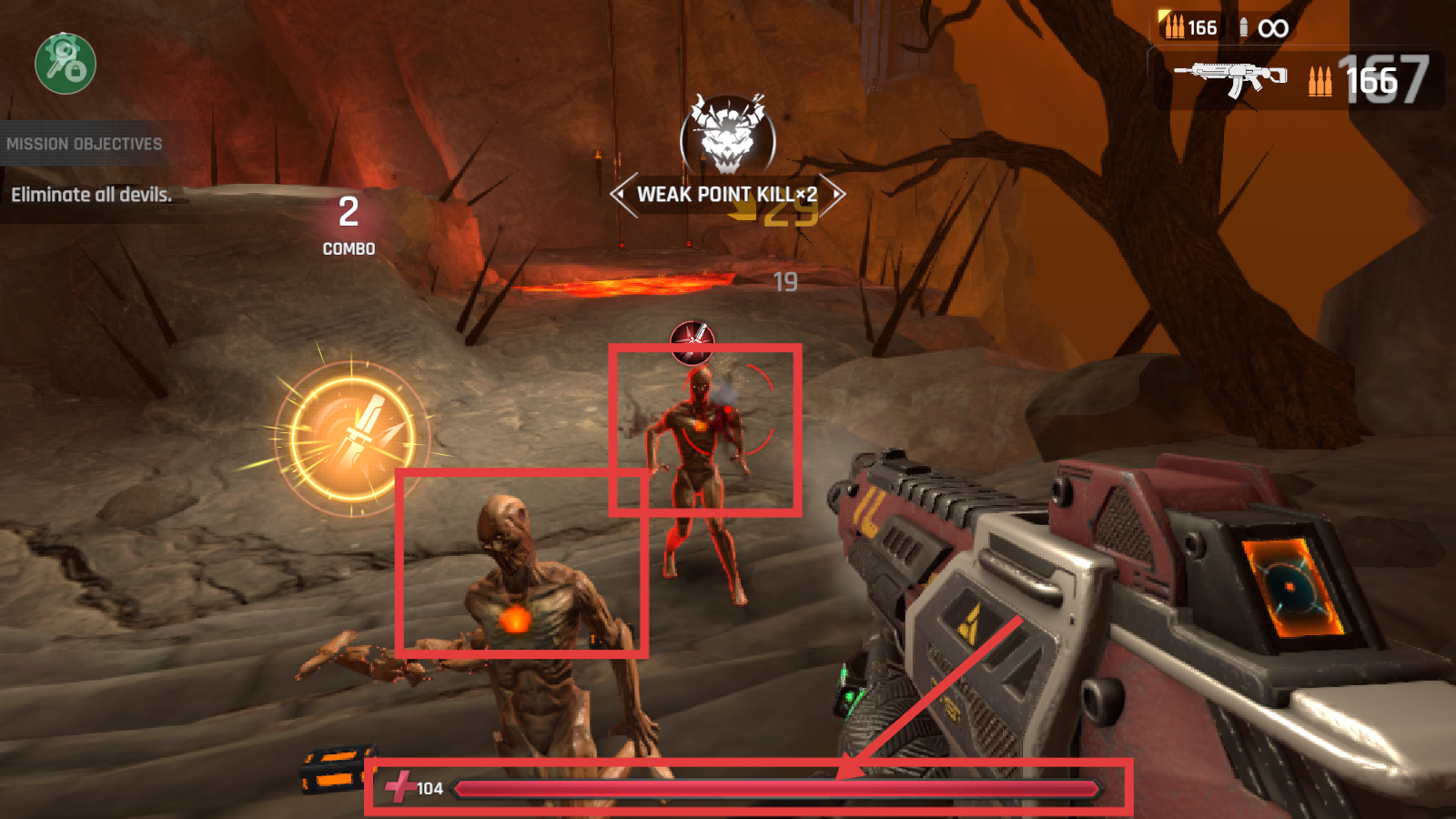Select the Mission Objectives panel header

(x=85, y=144)
